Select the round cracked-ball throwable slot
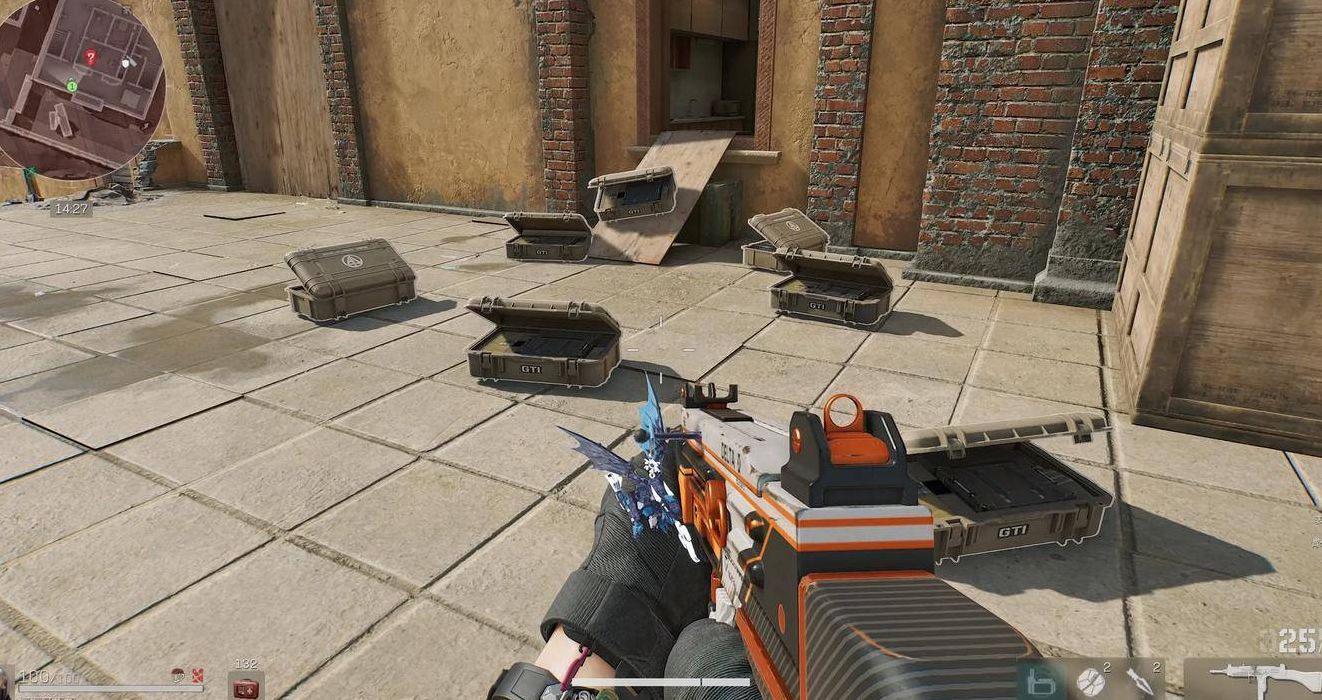This screenshot has height=700, width=1322. pos(1089,681)
